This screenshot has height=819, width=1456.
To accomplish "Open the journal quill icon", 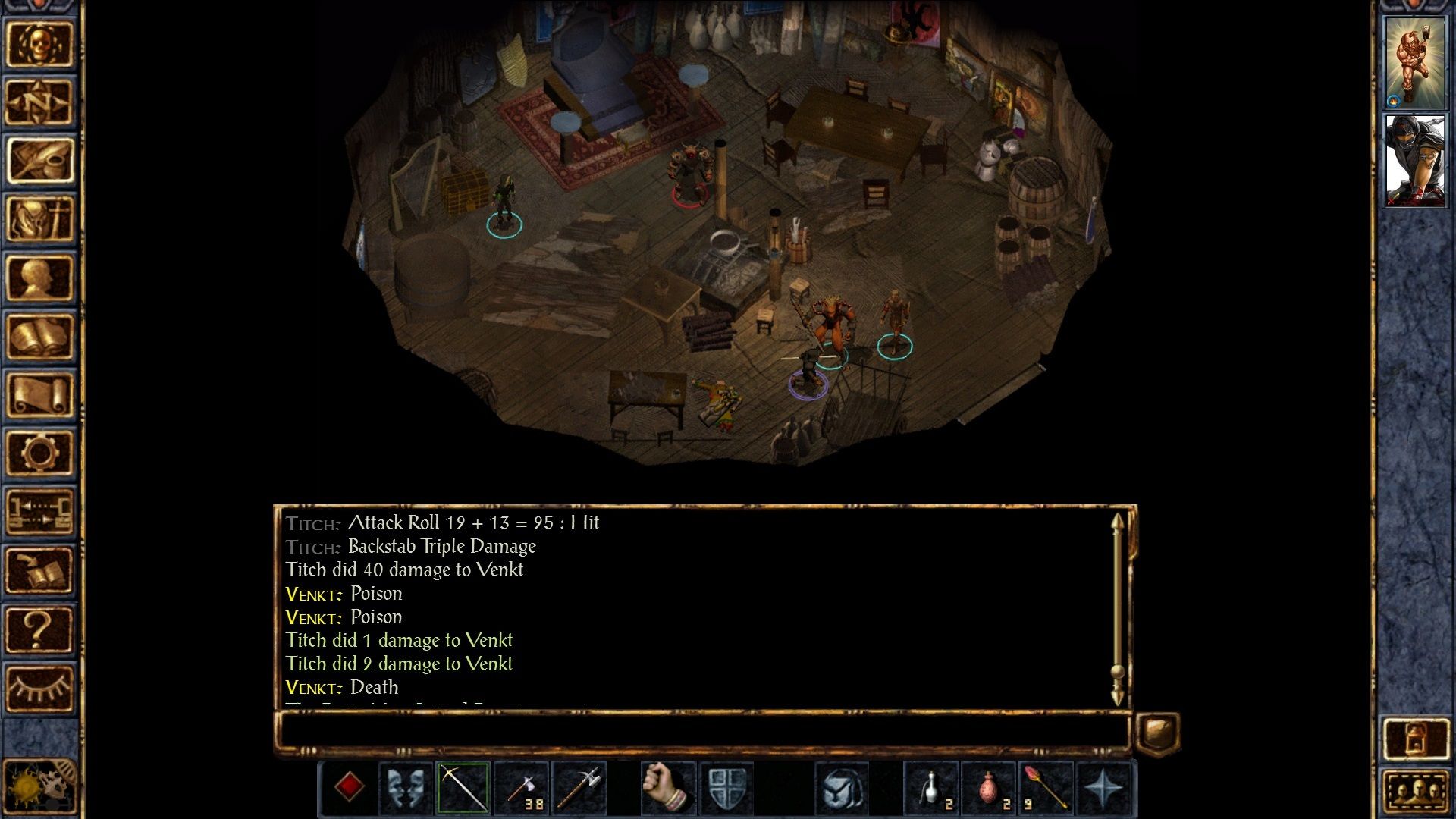I will pyautogui.click(x=39, y=161).
